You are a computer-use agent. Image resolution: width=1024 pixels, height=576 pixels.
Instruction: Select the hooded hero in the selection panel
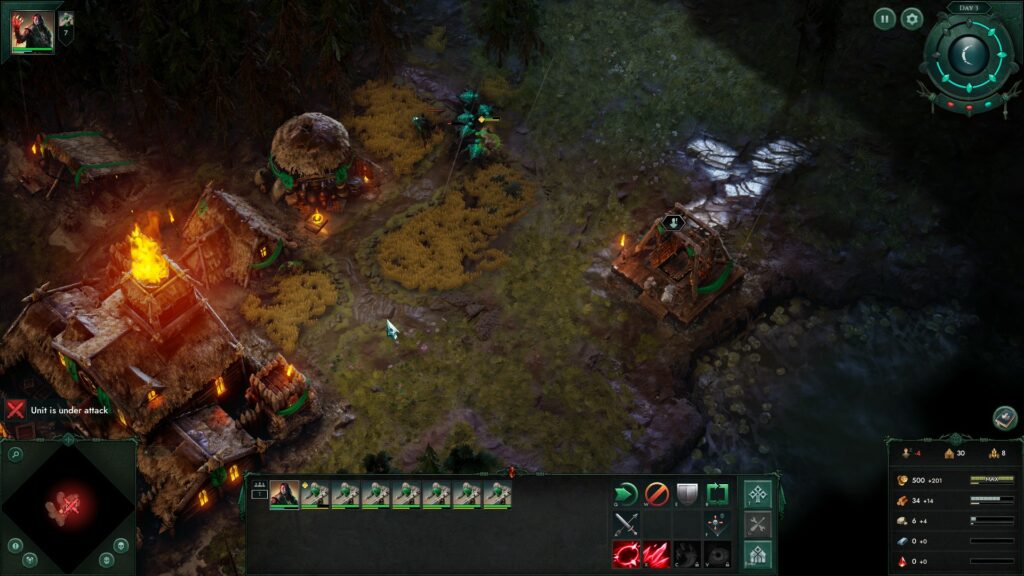tap(284, 494)
